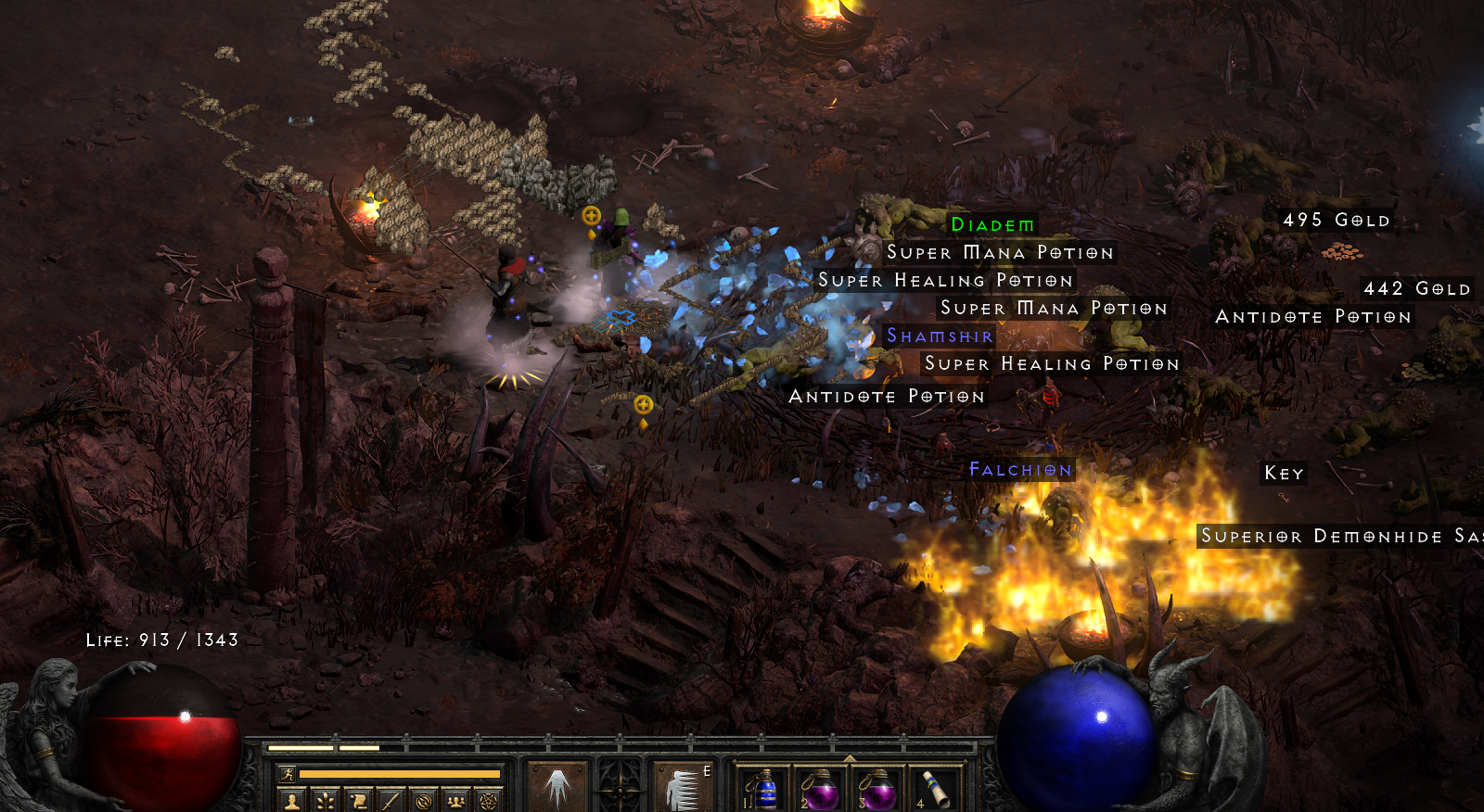Image resolution: width=1484 pixels, height=812 pixels.
Task: Open the quest log scroll icon
Action: pos(358,802)
